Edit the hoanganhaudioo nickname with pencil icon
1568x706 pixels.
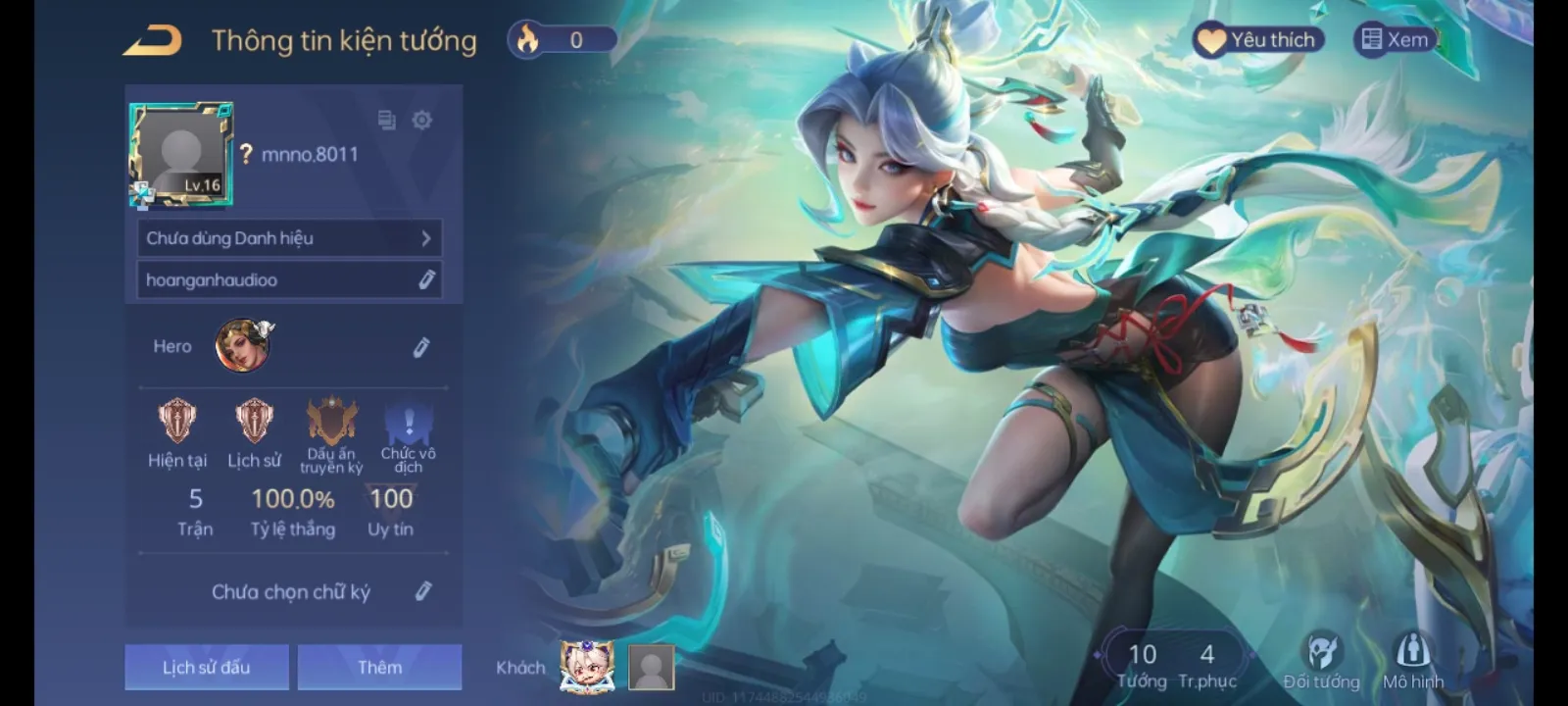(x=425, y=279)
